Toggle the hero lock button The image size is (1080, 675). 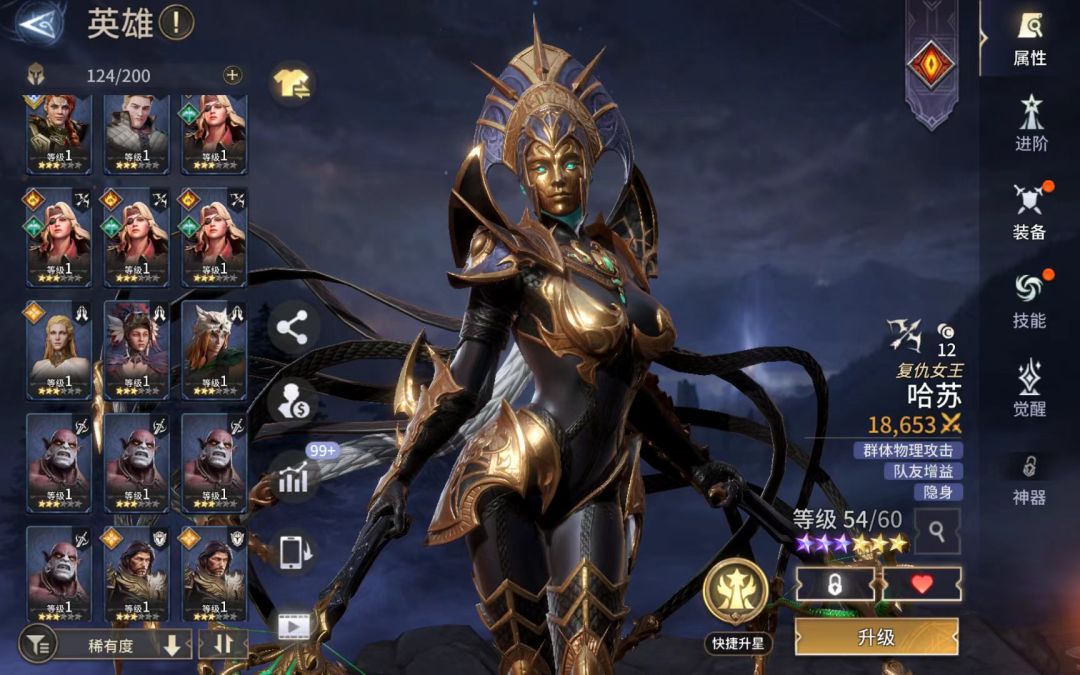pos(835,584)
